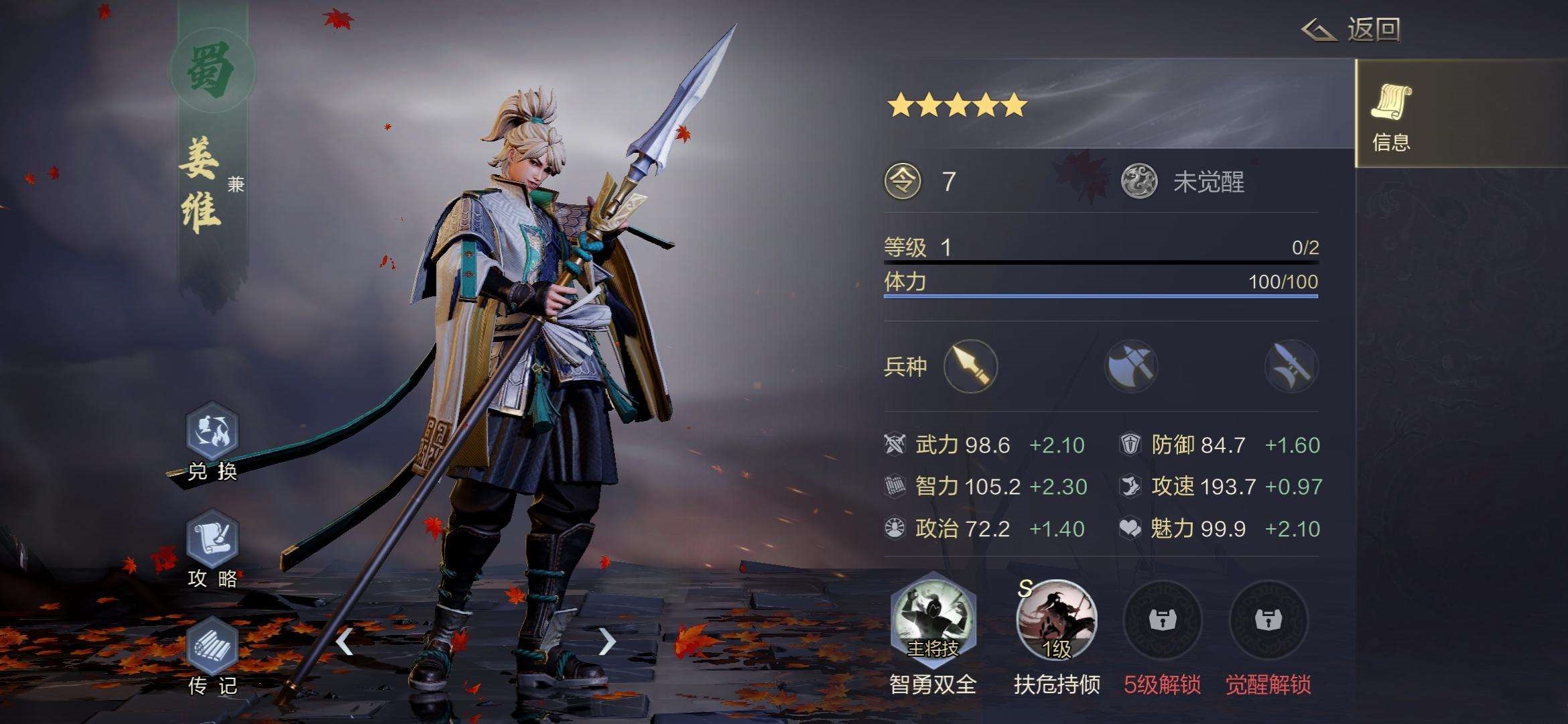Open the 攻略 strategy guide
1568x724 pixels.
pos(212,540)
